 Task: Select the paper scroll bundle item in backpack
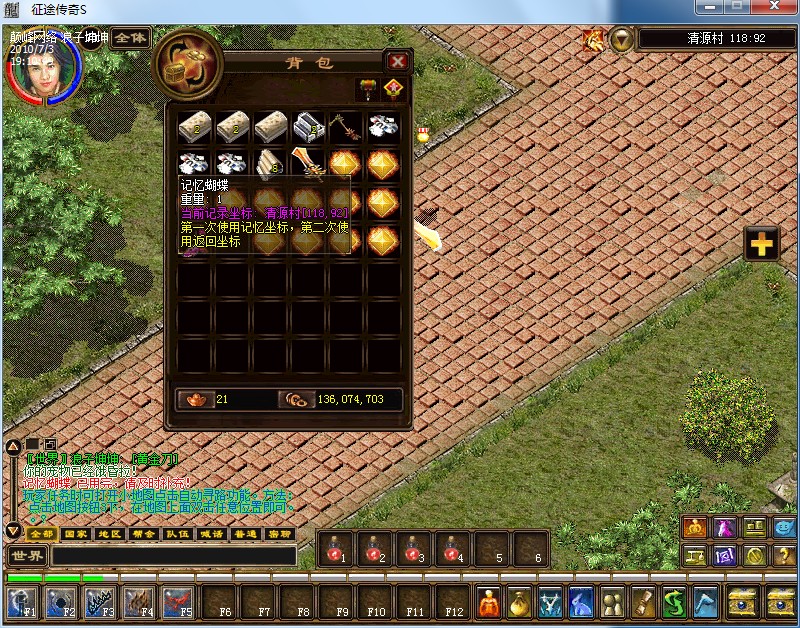pos(270,163)
